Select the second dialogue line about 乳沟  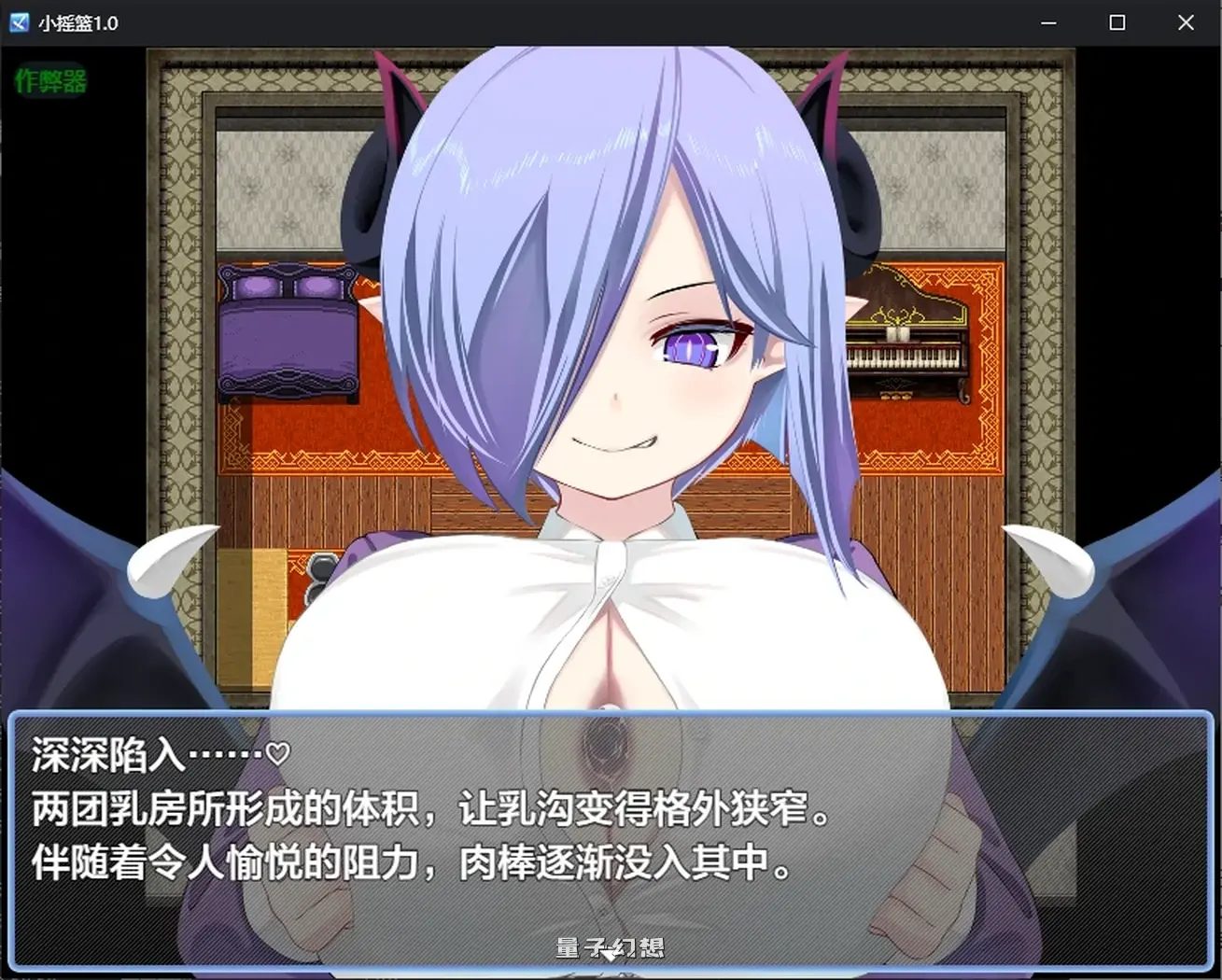click(429, 808)
